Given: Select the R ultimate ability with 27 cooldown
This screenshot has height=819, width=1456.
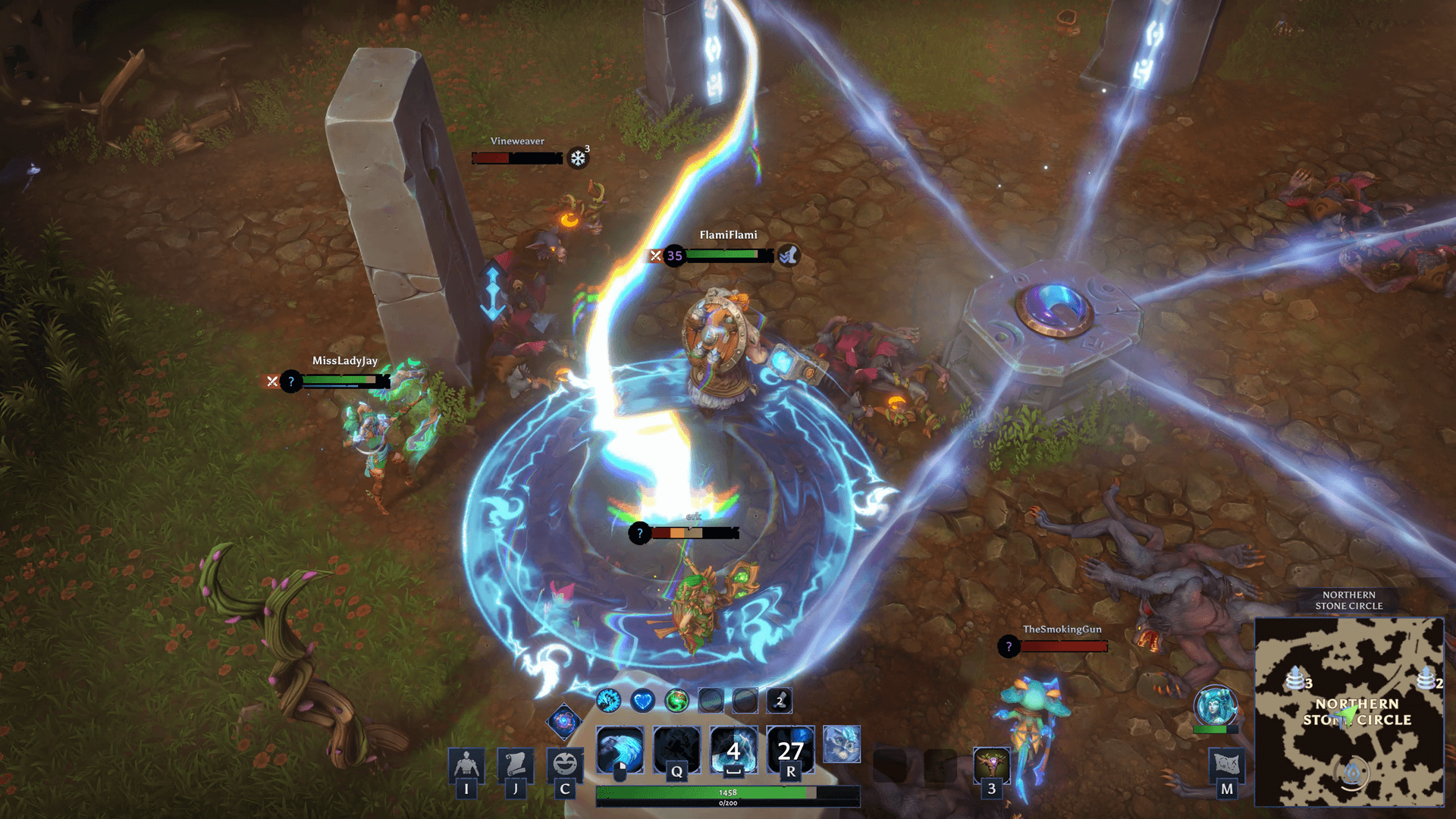Looking at the screenshot, I should pos(790,750).
